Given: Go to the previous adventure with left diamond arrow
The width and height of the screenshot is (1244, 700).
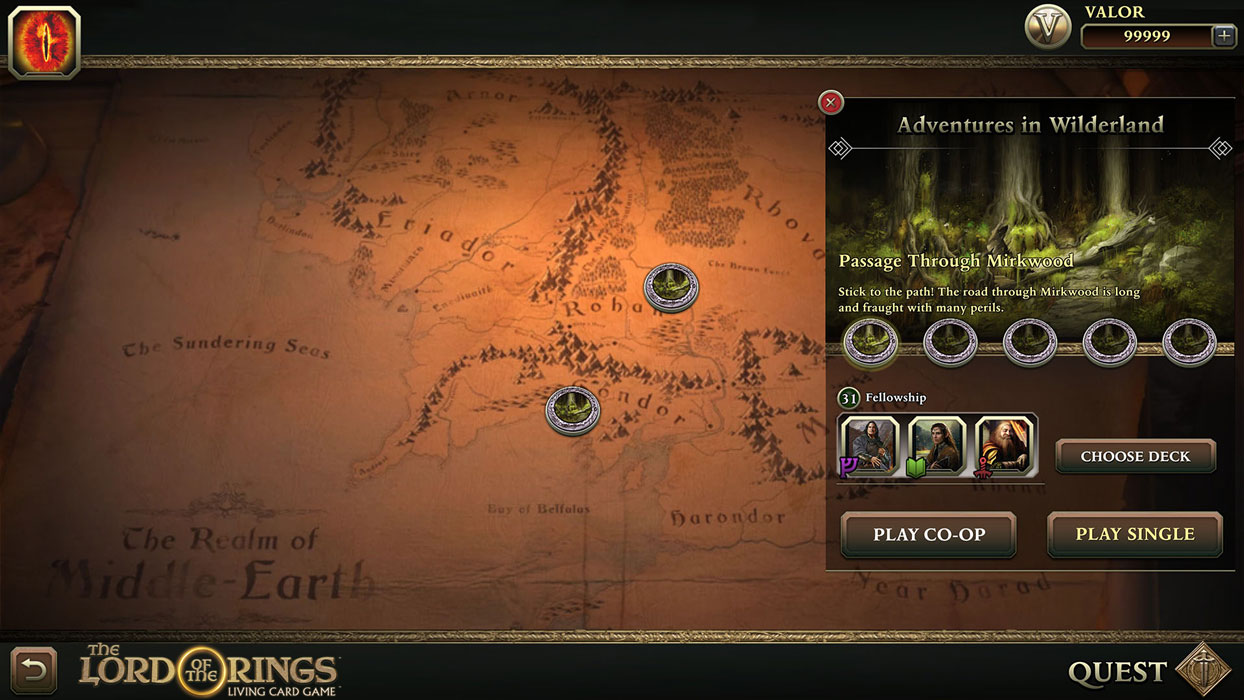Looking at the screenshot, I should click(840, 149).
